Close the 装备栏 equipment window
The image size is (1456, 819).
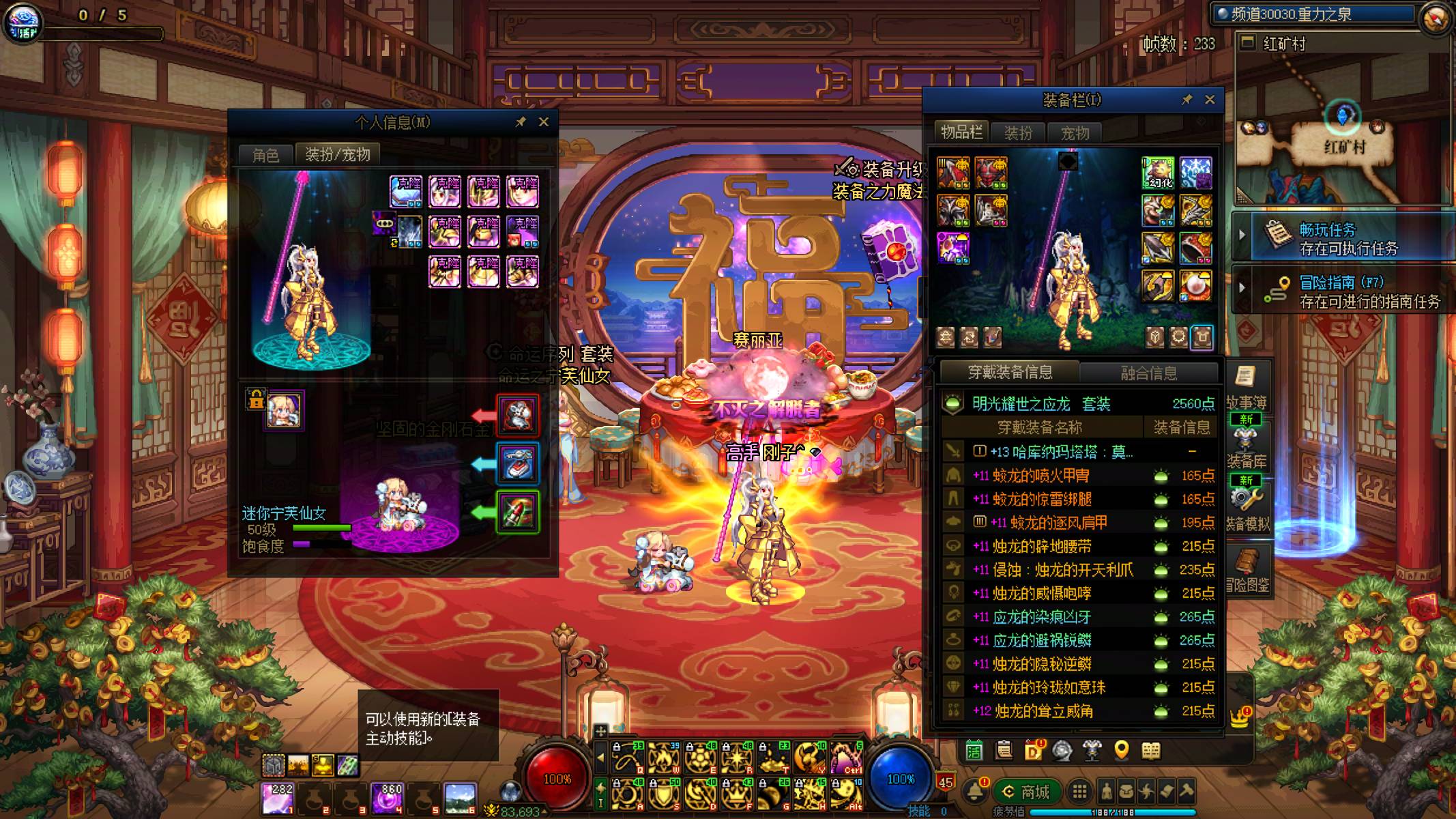(x=1210, y=100)
